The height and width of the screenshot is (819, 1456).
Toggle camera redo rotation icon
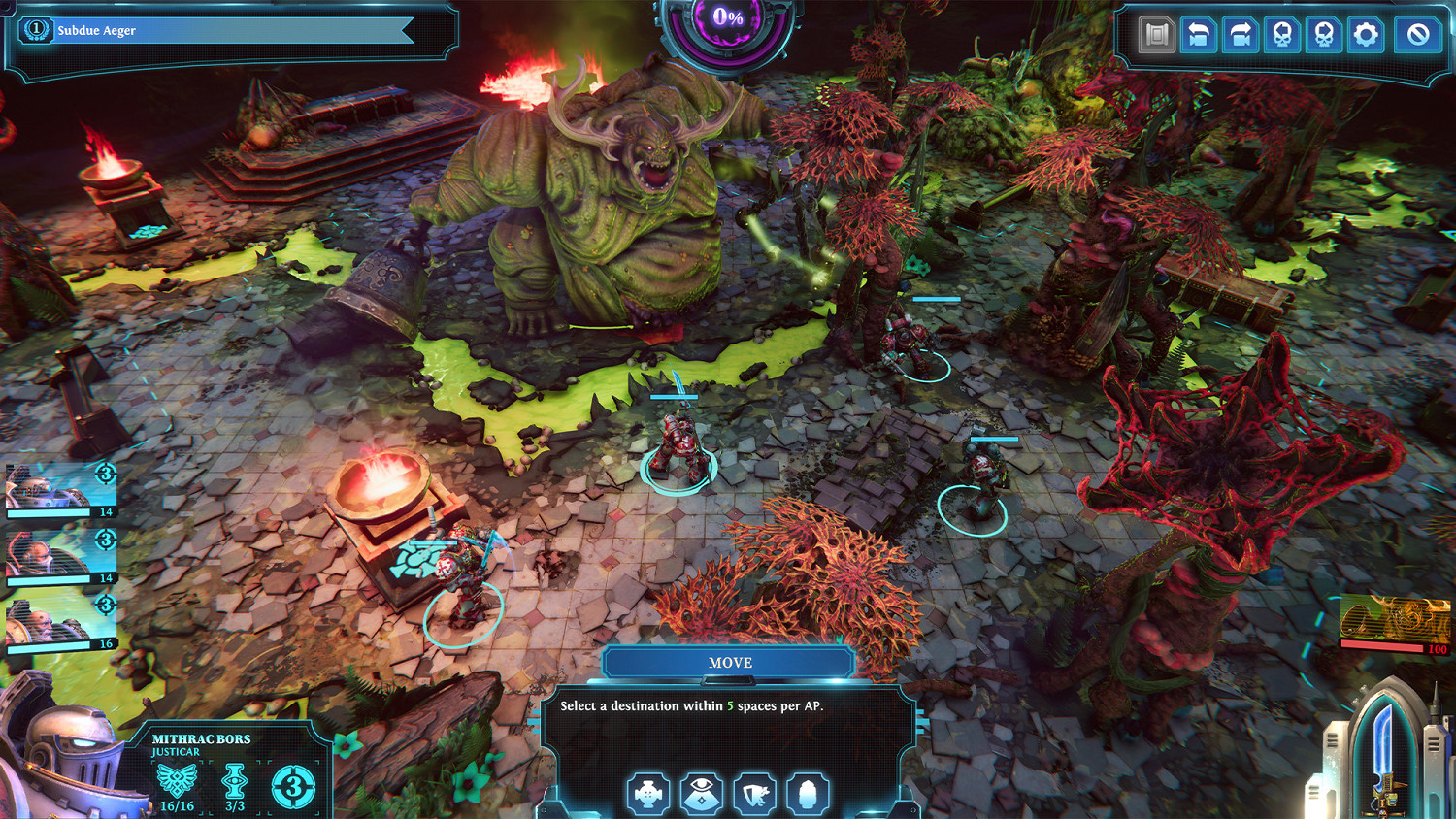point(1243,34)
